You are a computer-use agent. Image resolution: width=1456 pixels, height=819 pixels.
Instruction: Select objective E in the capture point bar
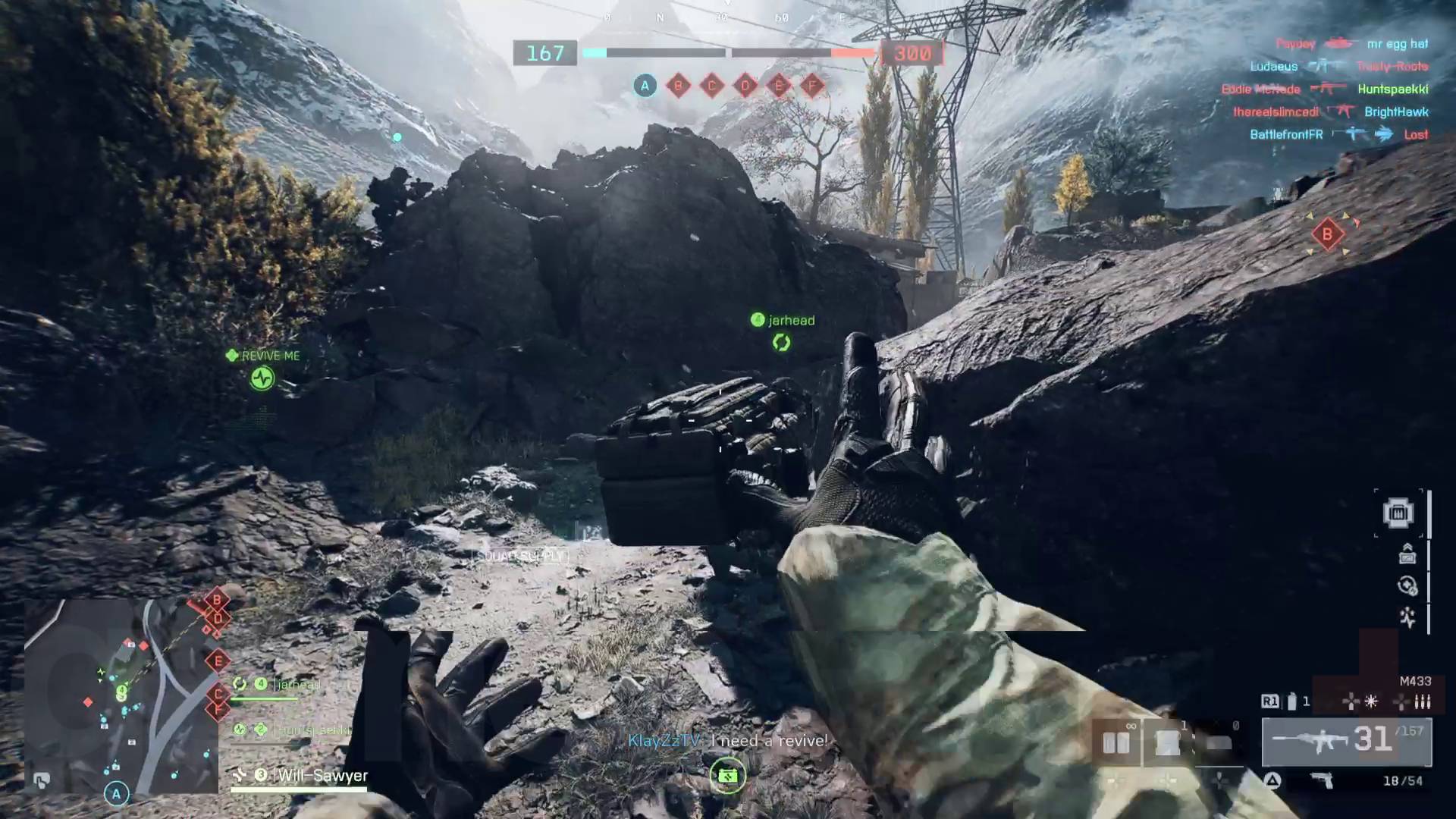click(x=778, y=86)
